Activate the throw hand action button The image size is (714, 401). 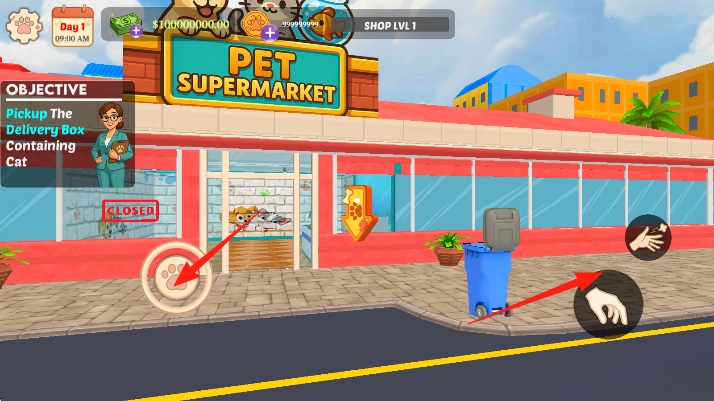click(x=648, y=238)
